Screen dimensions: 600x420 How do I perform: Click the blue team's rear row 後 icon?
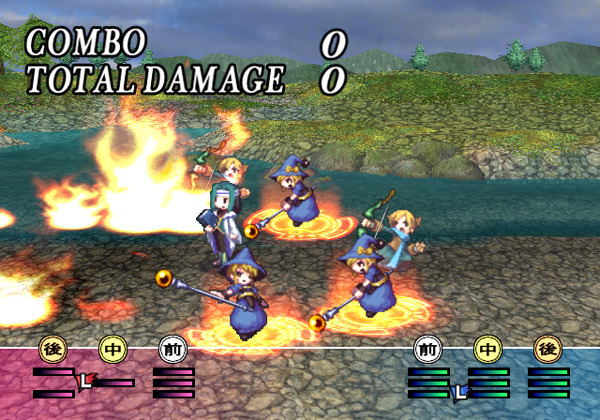(548, 350)
